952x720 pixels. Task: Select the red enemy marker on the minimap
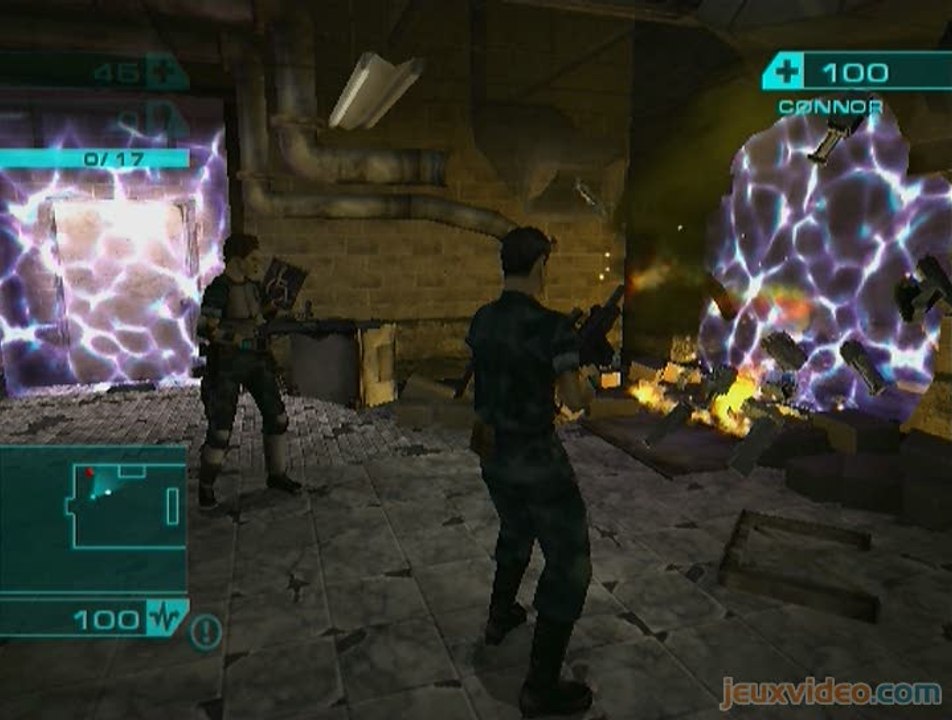point(89,472)
